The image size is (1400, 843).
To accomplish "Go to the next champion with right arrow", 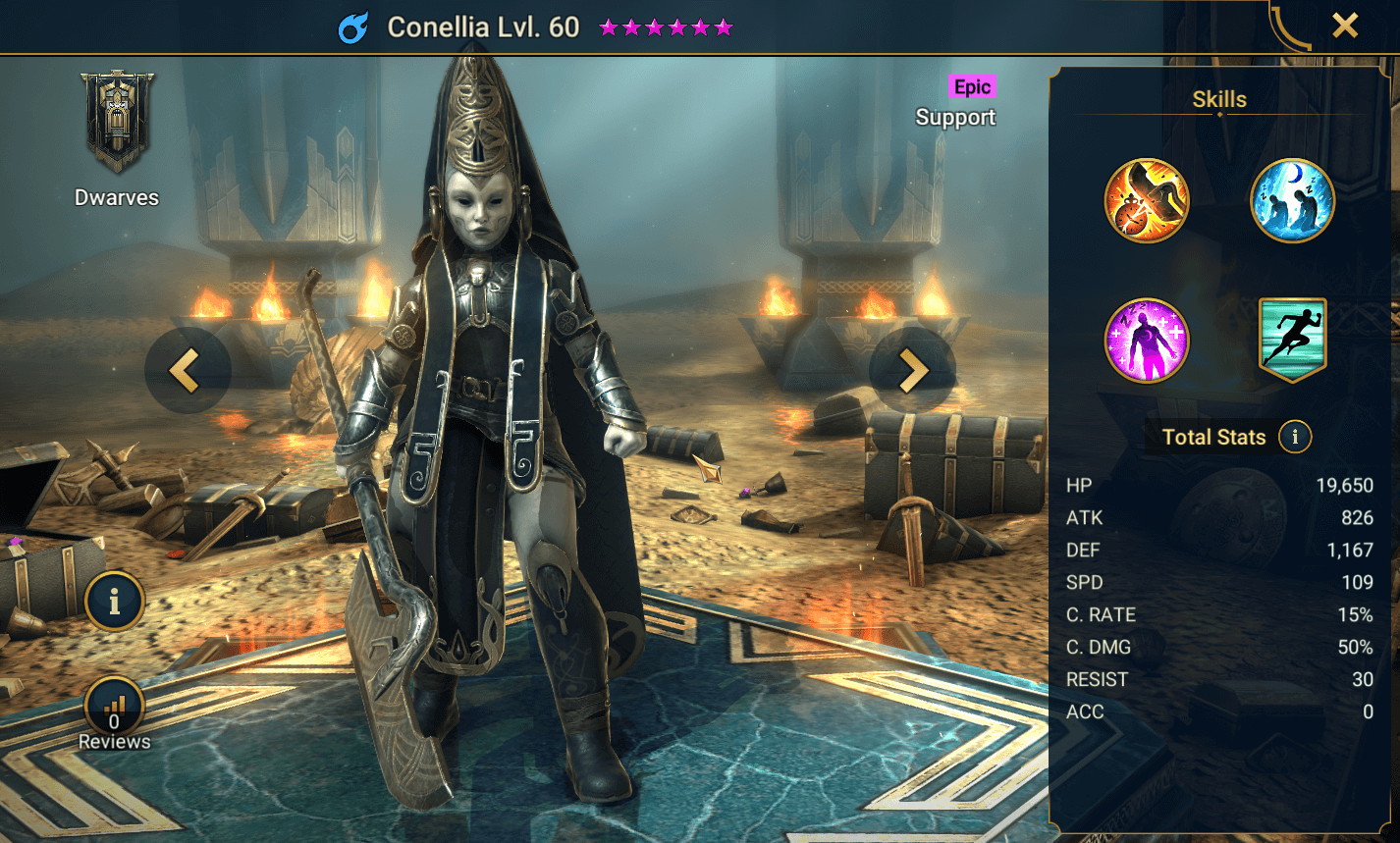I will [x=912, y=370].
